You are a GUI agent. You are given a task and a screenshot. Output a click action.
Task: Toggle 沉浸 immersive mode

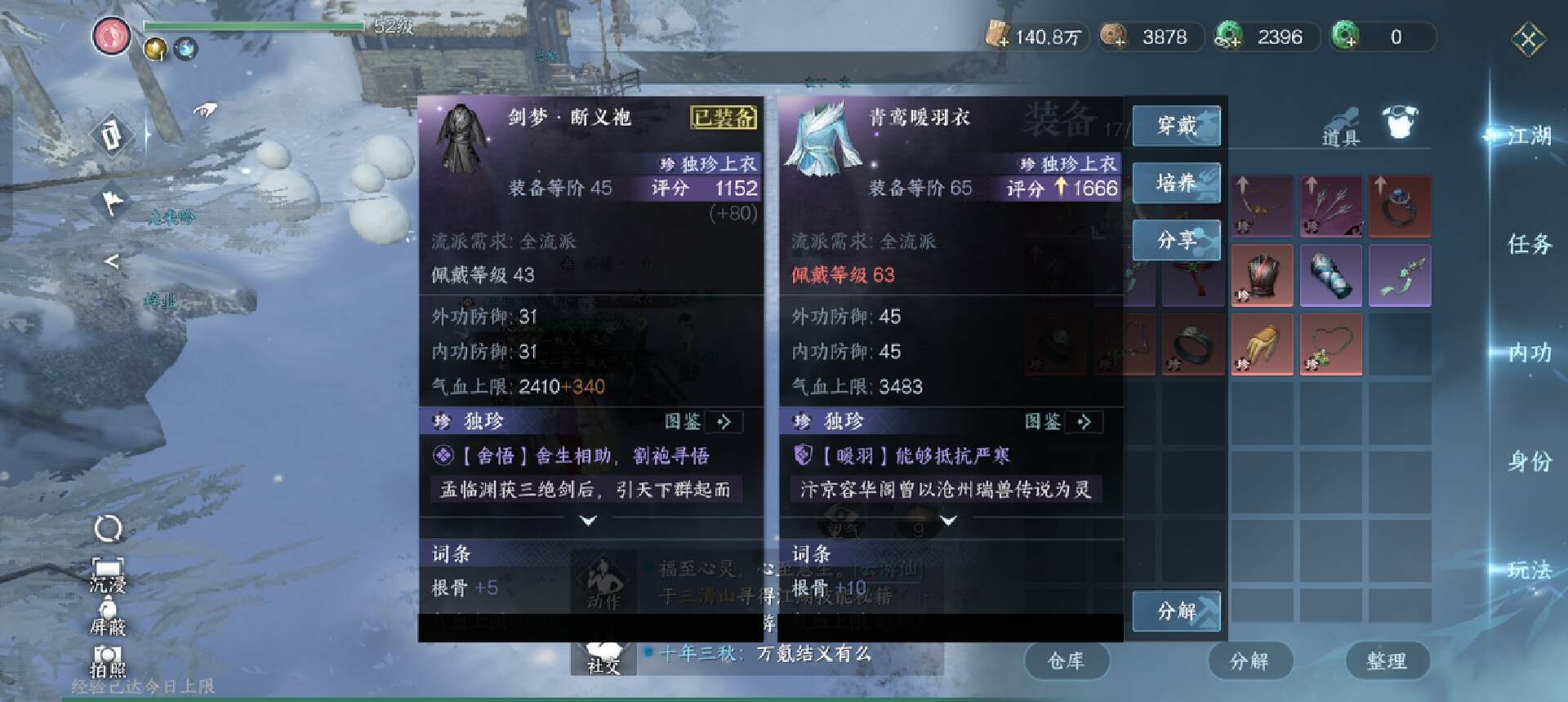point(108,574)
